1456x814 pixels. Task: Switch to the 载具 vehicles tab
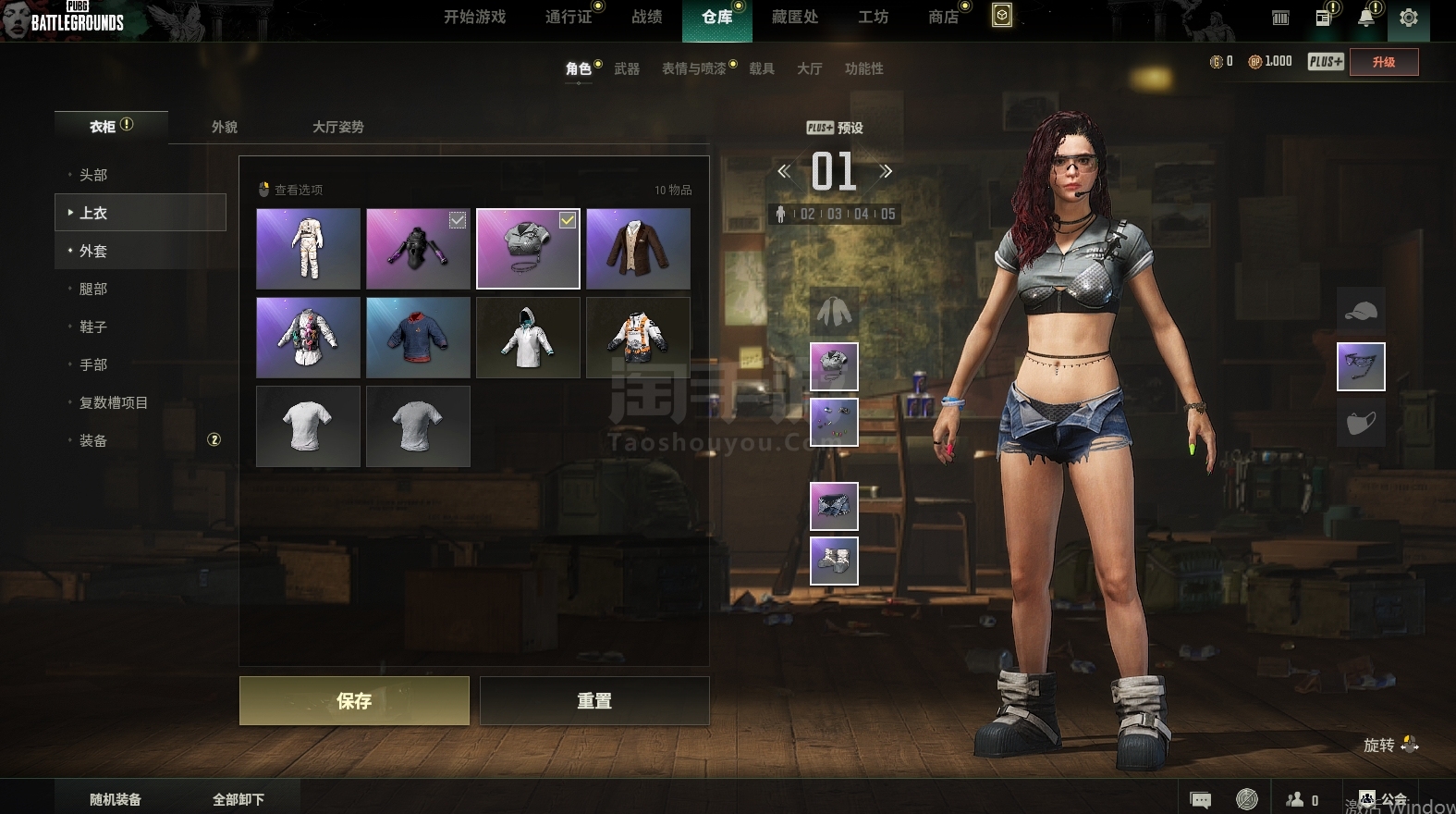[762, 68]
